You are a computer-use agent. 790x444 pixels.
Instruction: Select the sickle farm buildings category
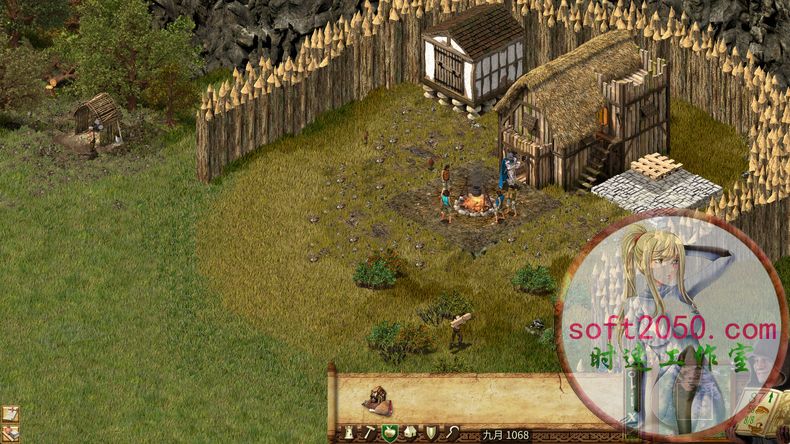(x=452, y=433)
